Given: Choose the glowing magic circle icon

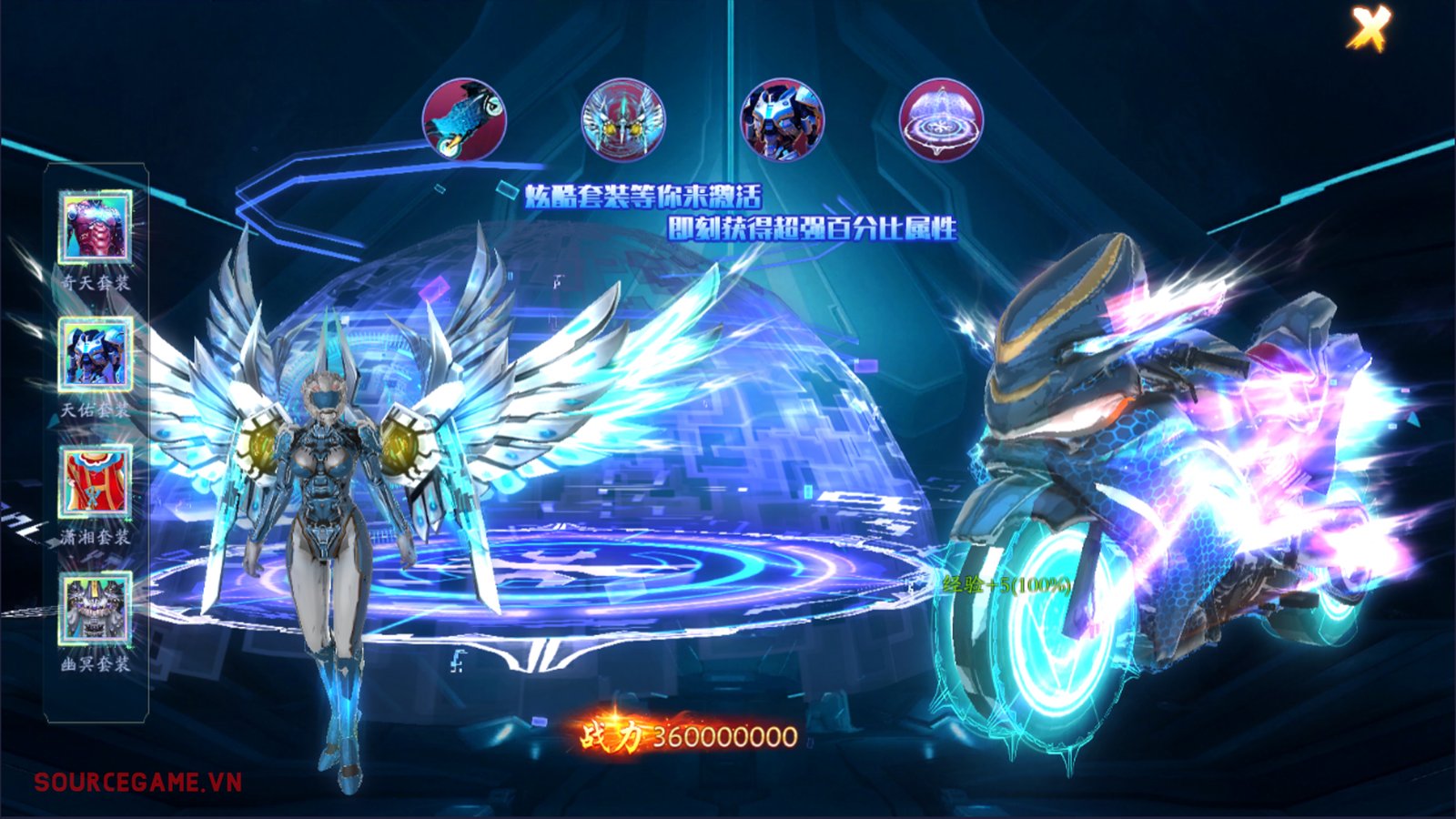Looking at the screenshot, I should 941,119.
